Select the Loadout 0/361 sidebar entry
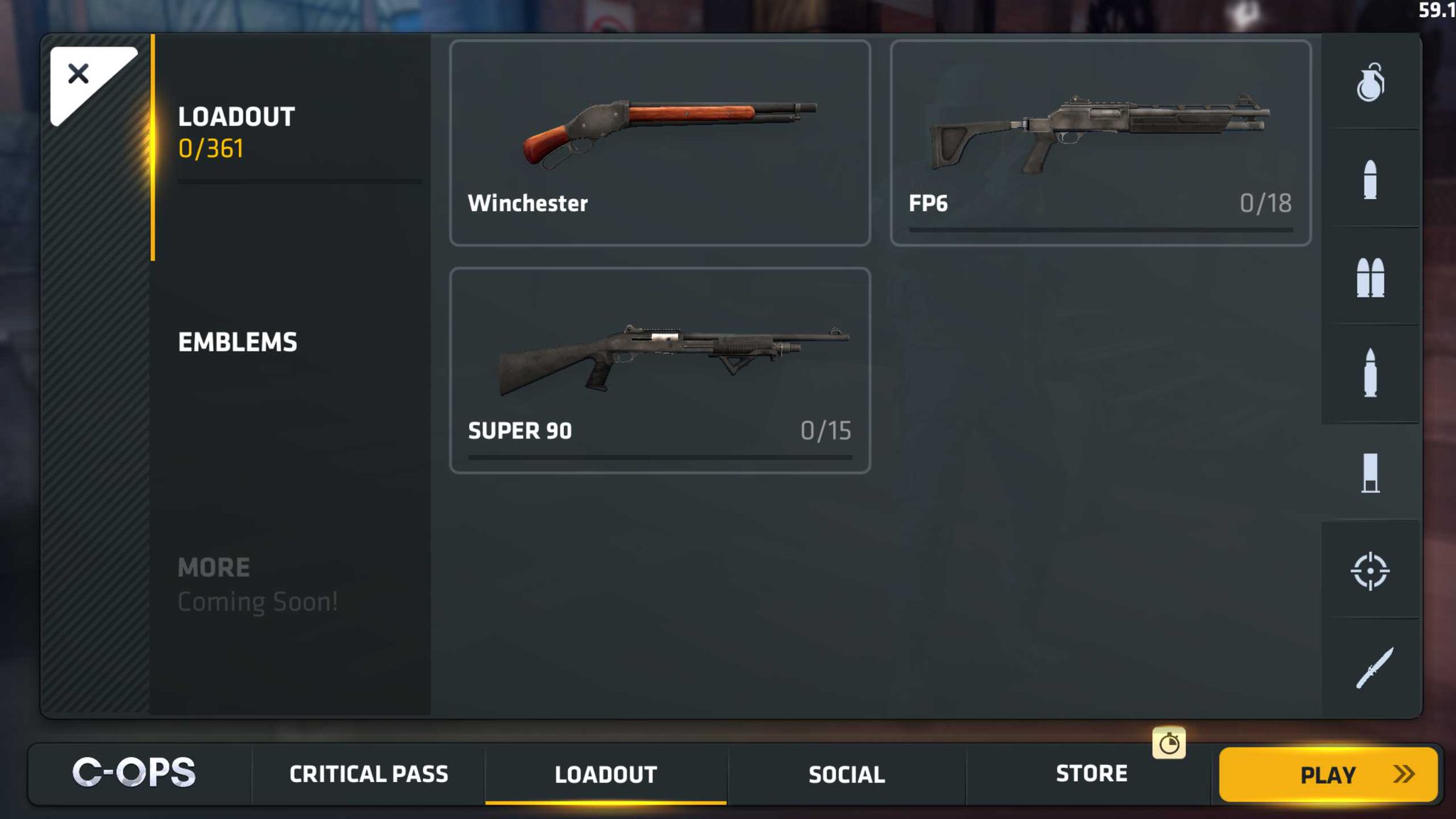Image resolution: width=1456 pixels, height=819 pixels. [x=237, y=132]
